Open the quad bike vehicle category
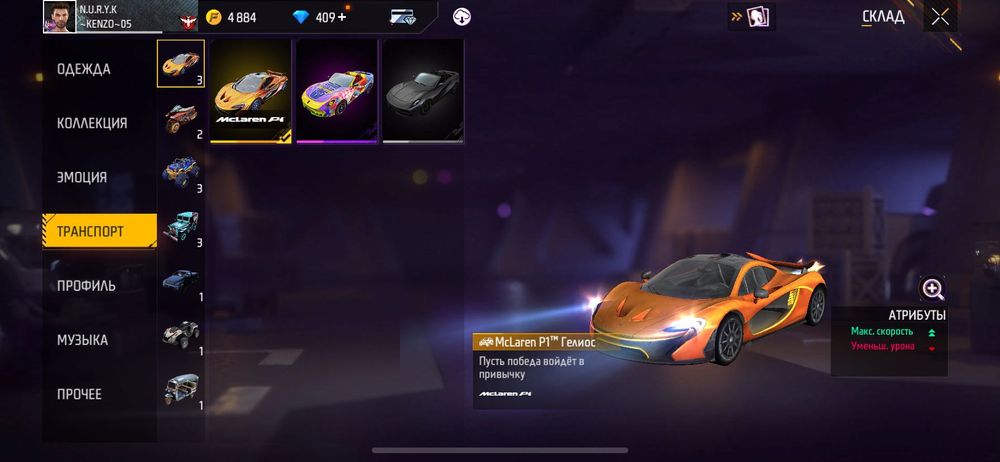This screenshot has height=462, width=1000. point(181,333)
